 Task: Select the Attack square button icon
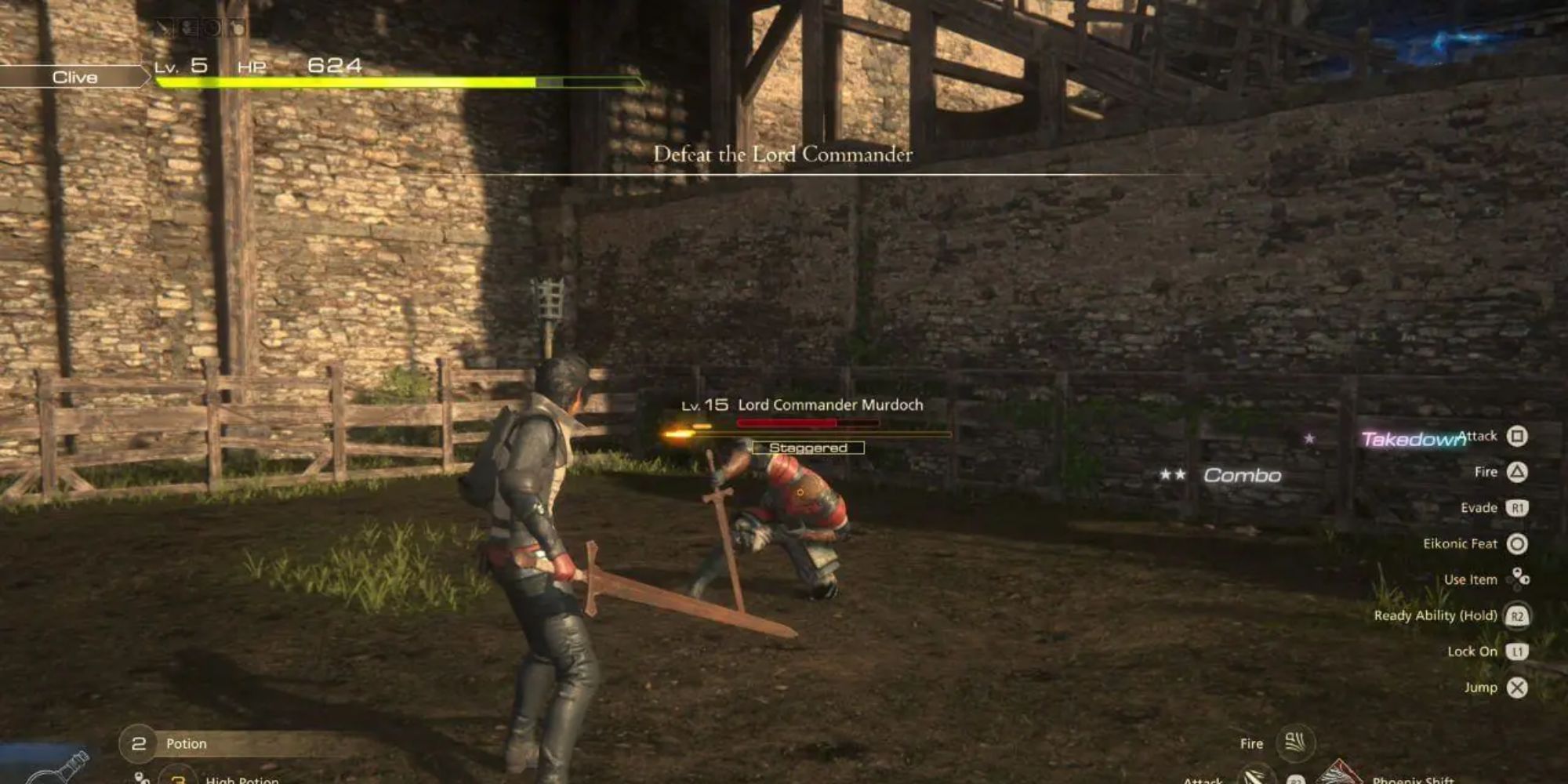pos(1518,435)
